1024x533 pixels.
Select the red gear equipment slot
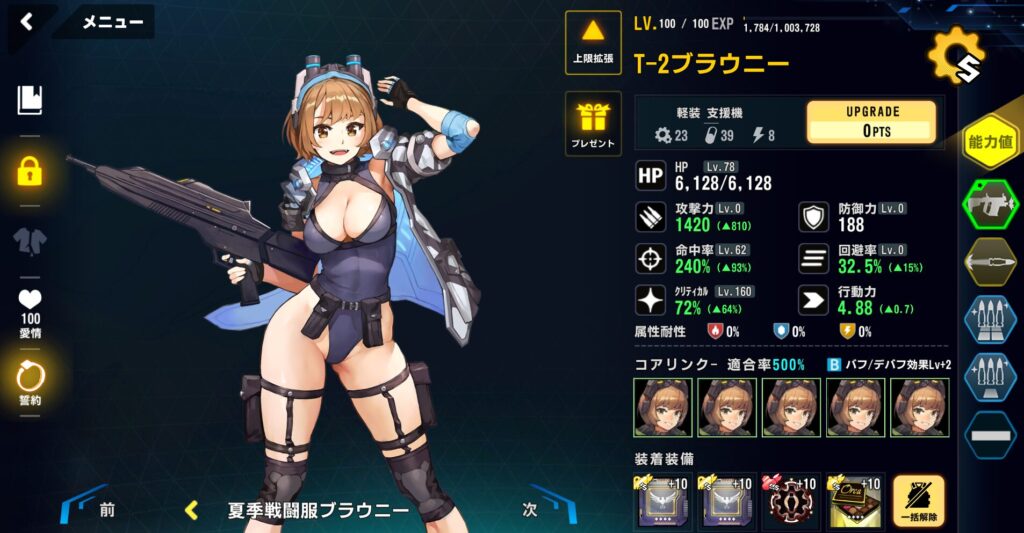coord(790,501)
